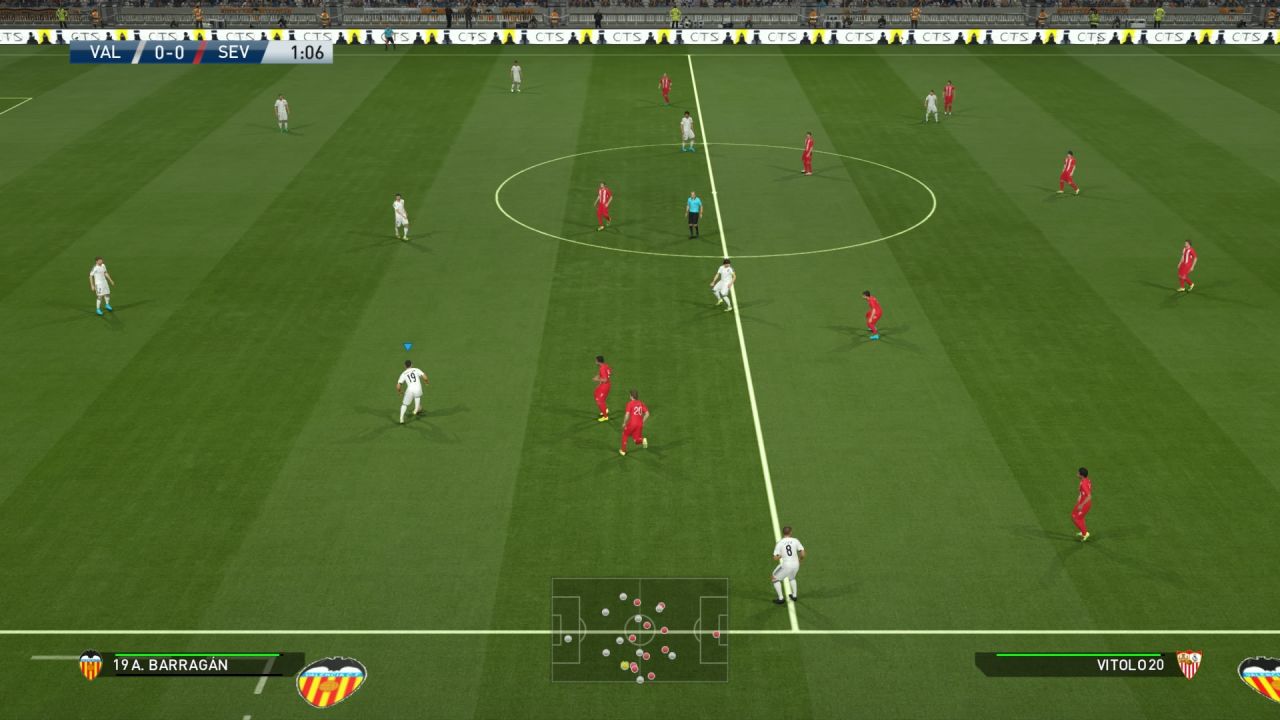Click the referee standing near the center circle
The height and width of the screenshot is (720, 1280).
click(692, 215)
